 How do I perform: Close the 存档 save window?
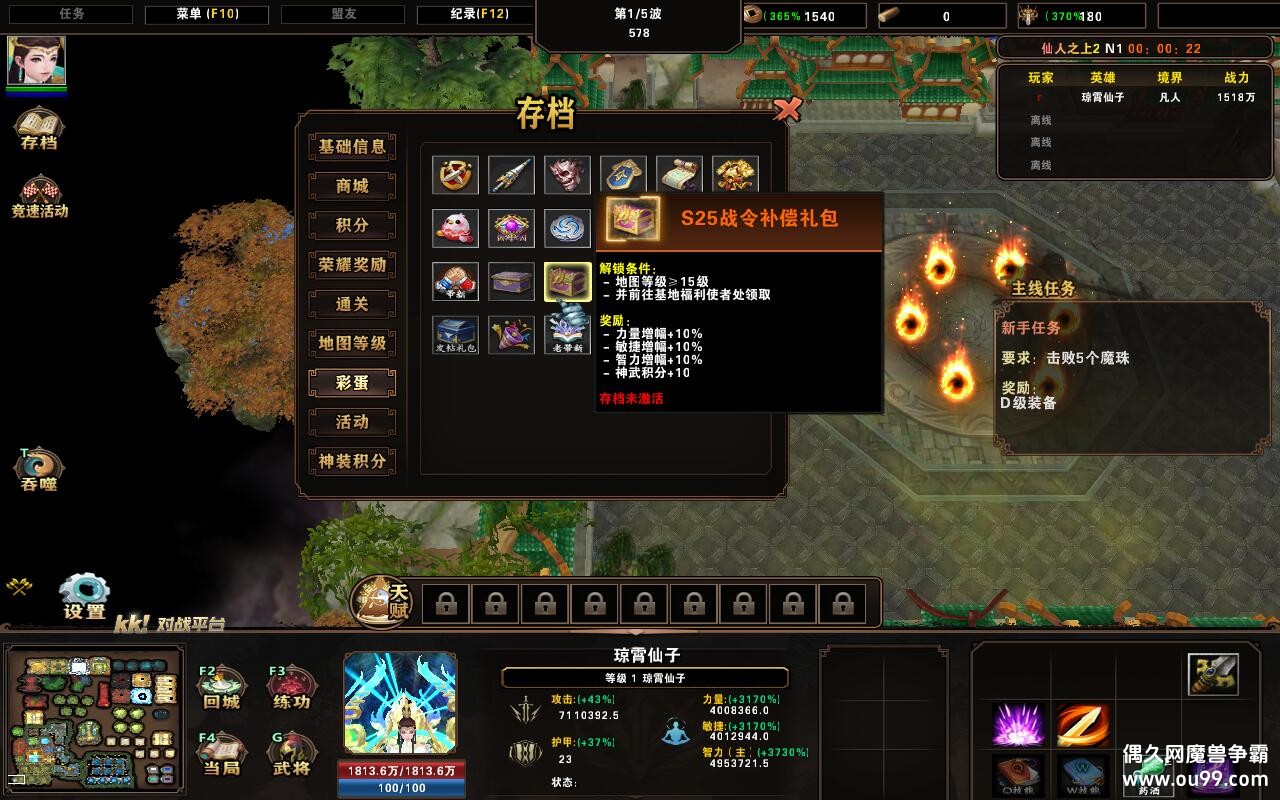click(x=788, y=110)
